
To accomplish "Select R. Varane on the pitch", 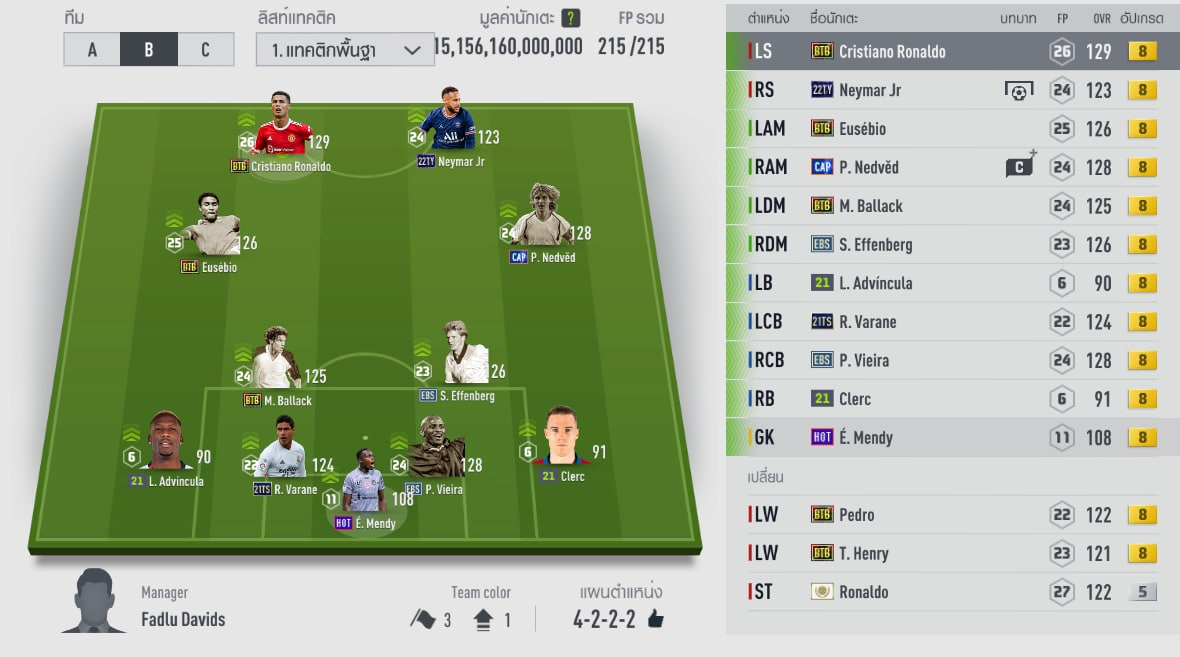I will click(x=281, y=450).
